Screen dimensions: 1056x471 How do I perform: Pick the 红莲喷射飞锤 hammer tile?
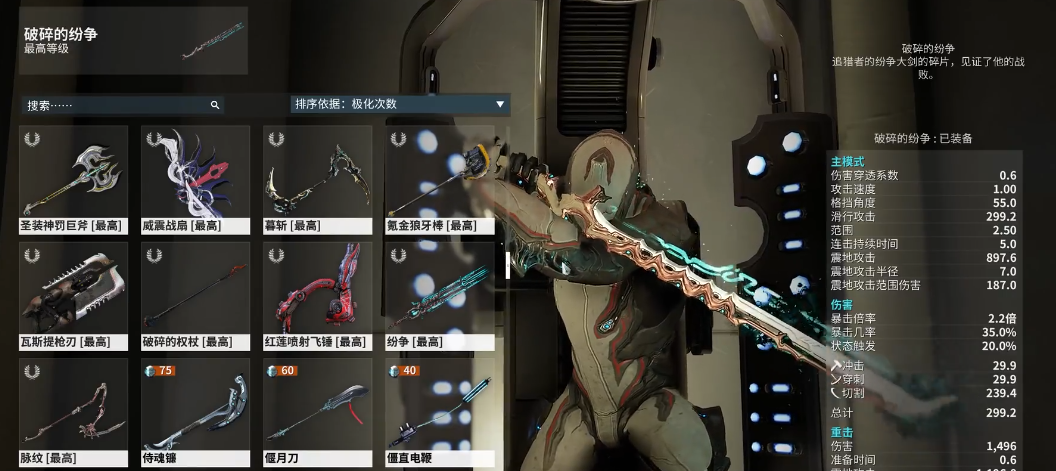pyautogui.click(x=317, y=295)
